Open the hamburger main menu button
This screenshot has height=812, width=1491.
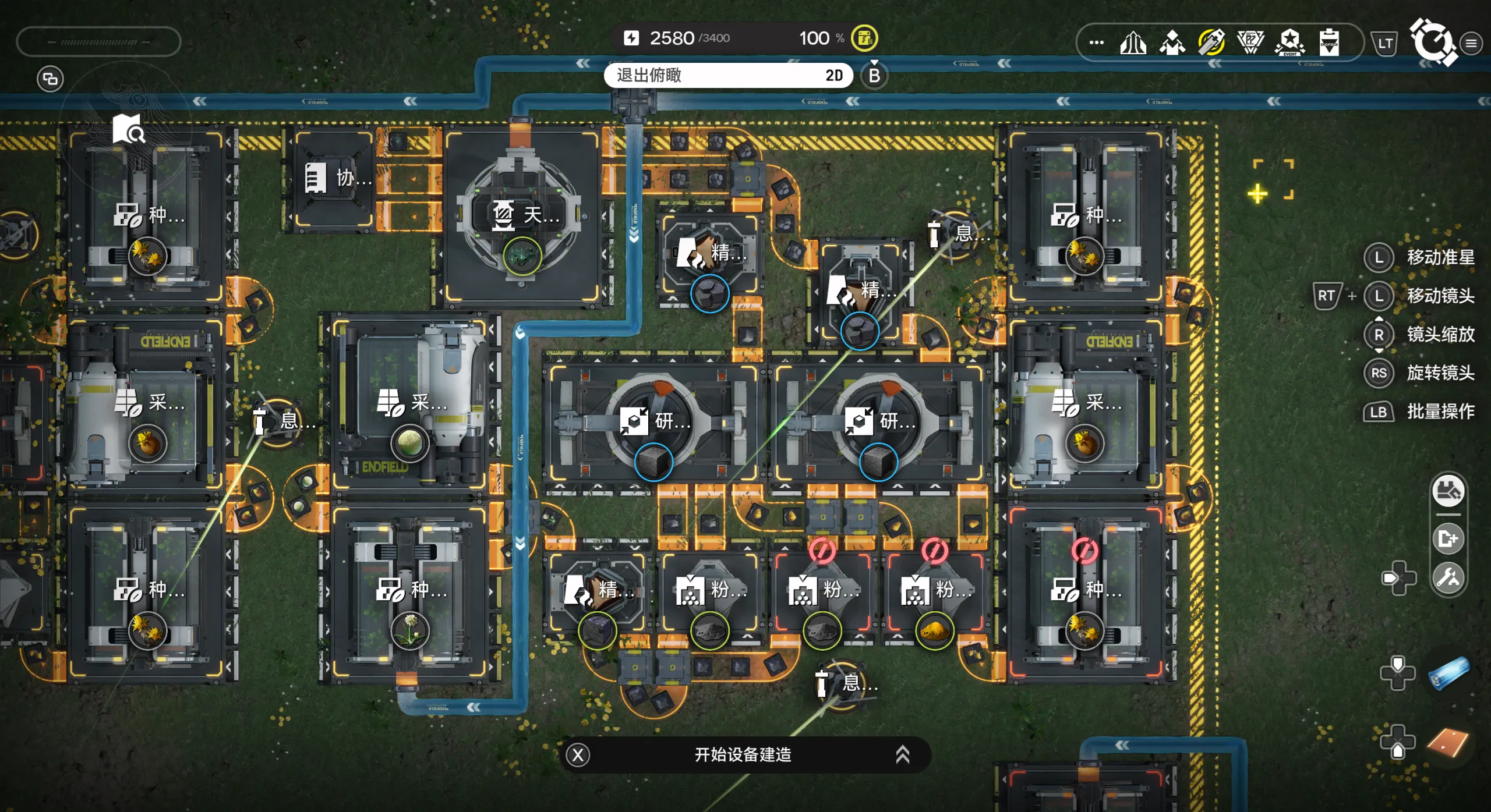tap(1471, 43)
